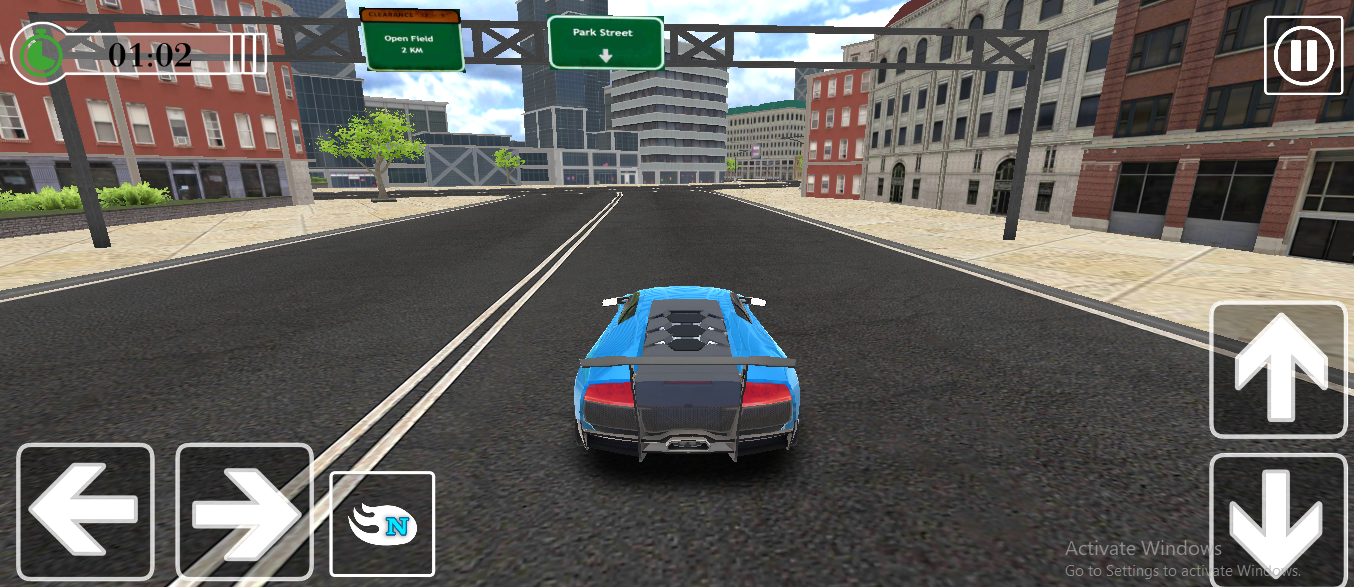1354x587 pixels.
Task: Activate the nitro boost button
Action: pyautogui.click(x=382, y=523)
